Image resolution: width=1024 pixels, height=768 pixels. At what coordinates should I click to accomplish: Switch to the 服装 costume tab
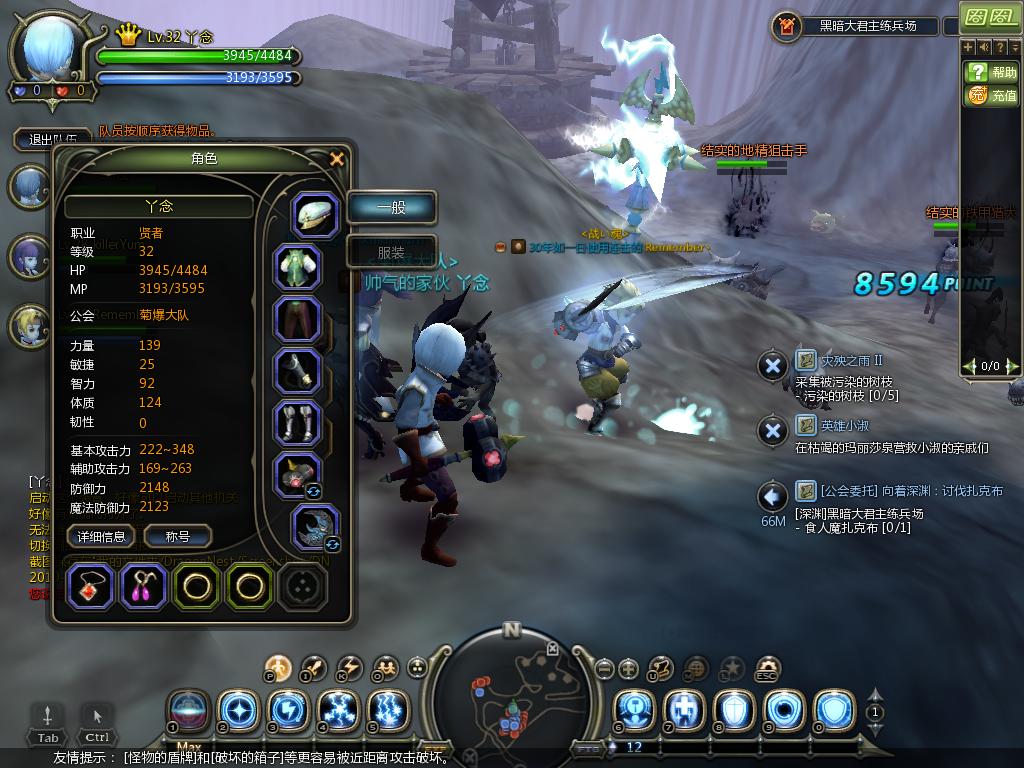pyautogui.click(x=391, y=253)
